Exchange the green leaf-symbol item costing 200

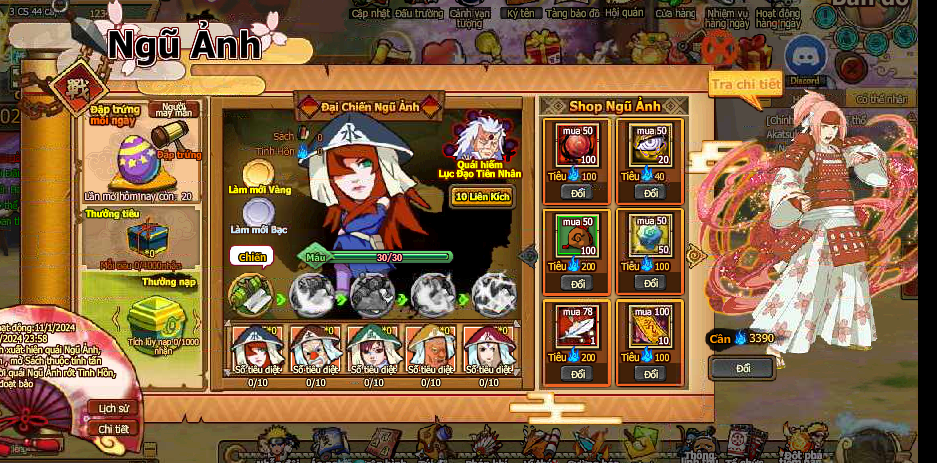575,283
